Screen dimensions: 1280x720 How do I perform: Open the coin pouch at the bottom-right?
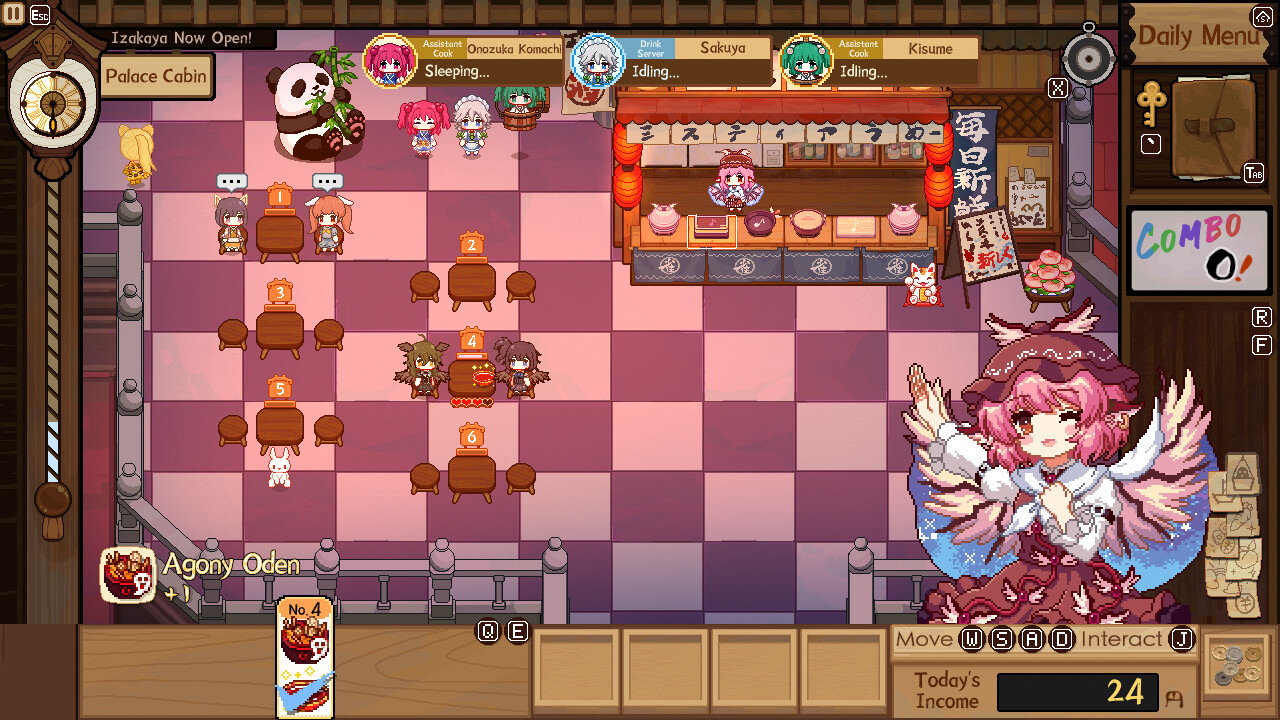(x=1239, y=667)
